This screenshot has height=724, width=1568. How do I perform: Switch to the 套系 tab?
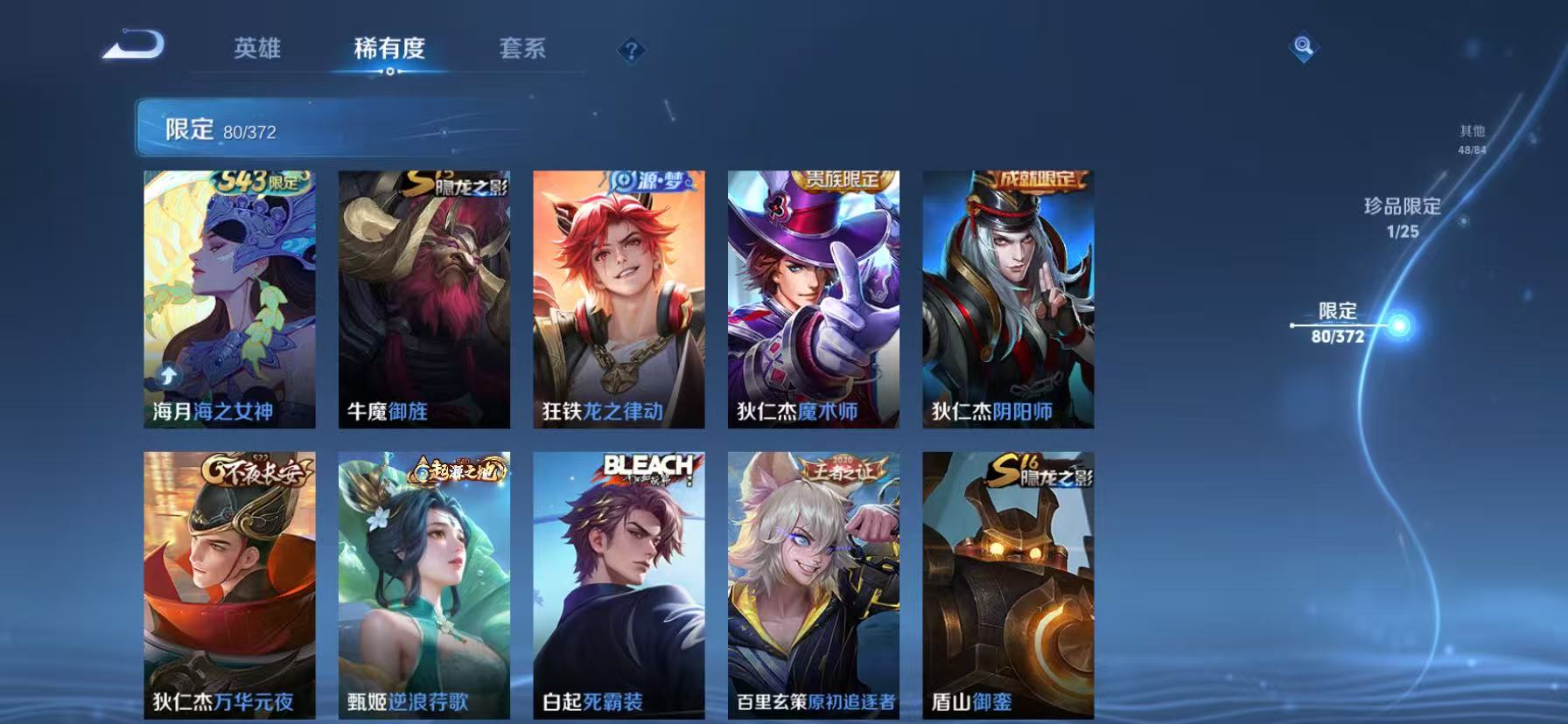point(522,50)
